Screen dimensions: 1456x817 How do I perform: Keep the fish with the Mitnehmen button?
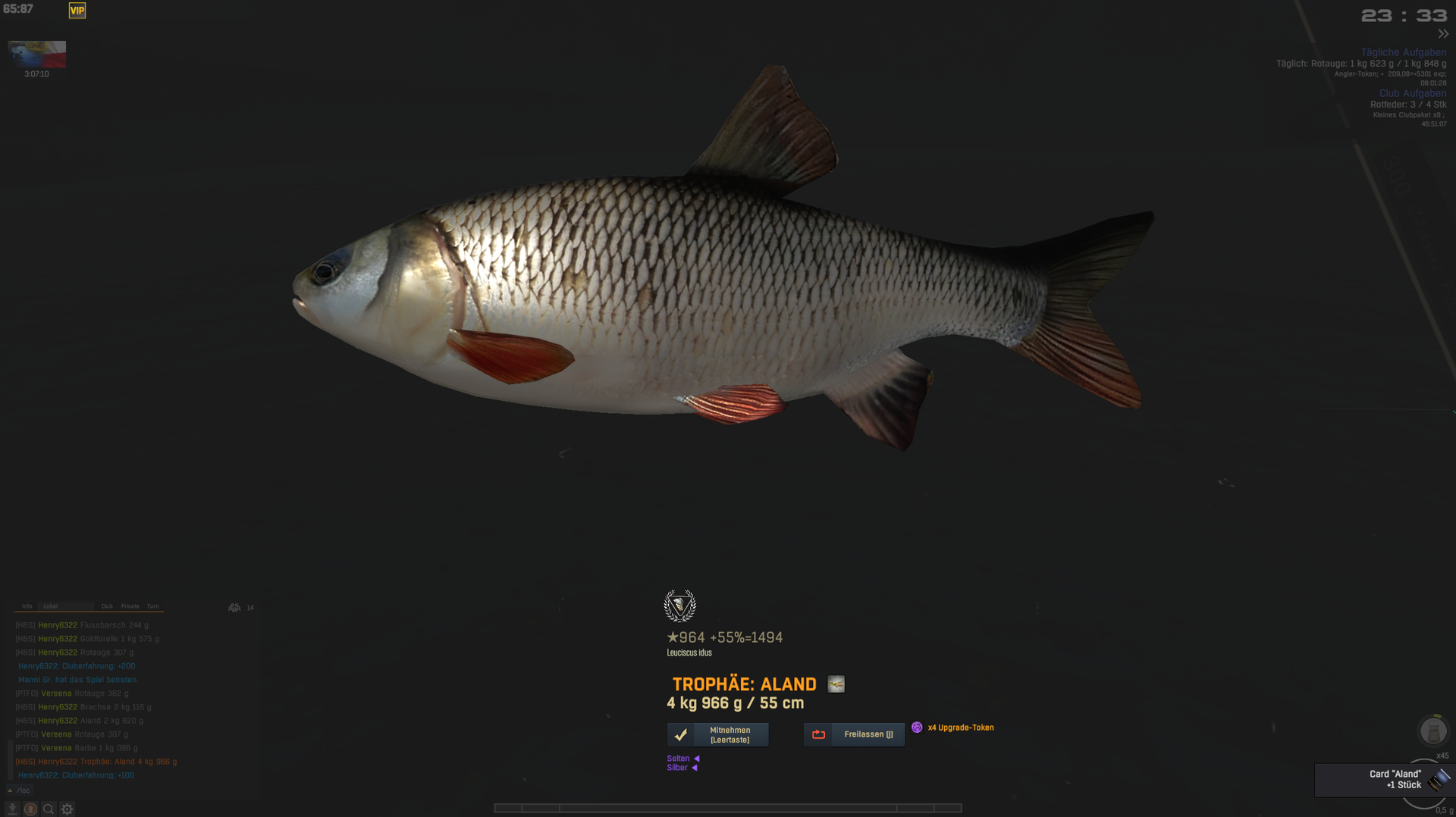click(717, 734)
